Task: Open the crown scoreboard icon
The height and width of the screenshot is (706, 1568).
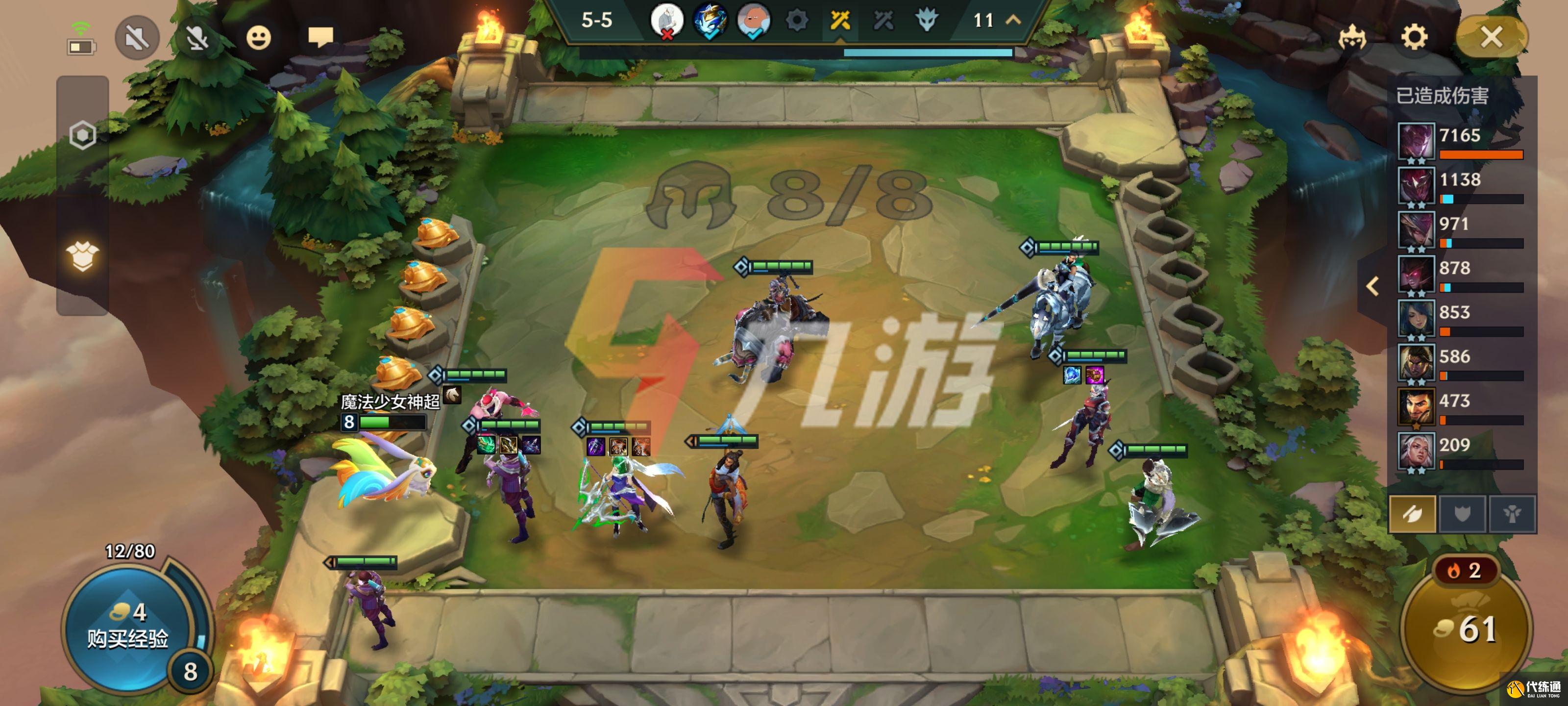Action: click(x=1352, y=38)
